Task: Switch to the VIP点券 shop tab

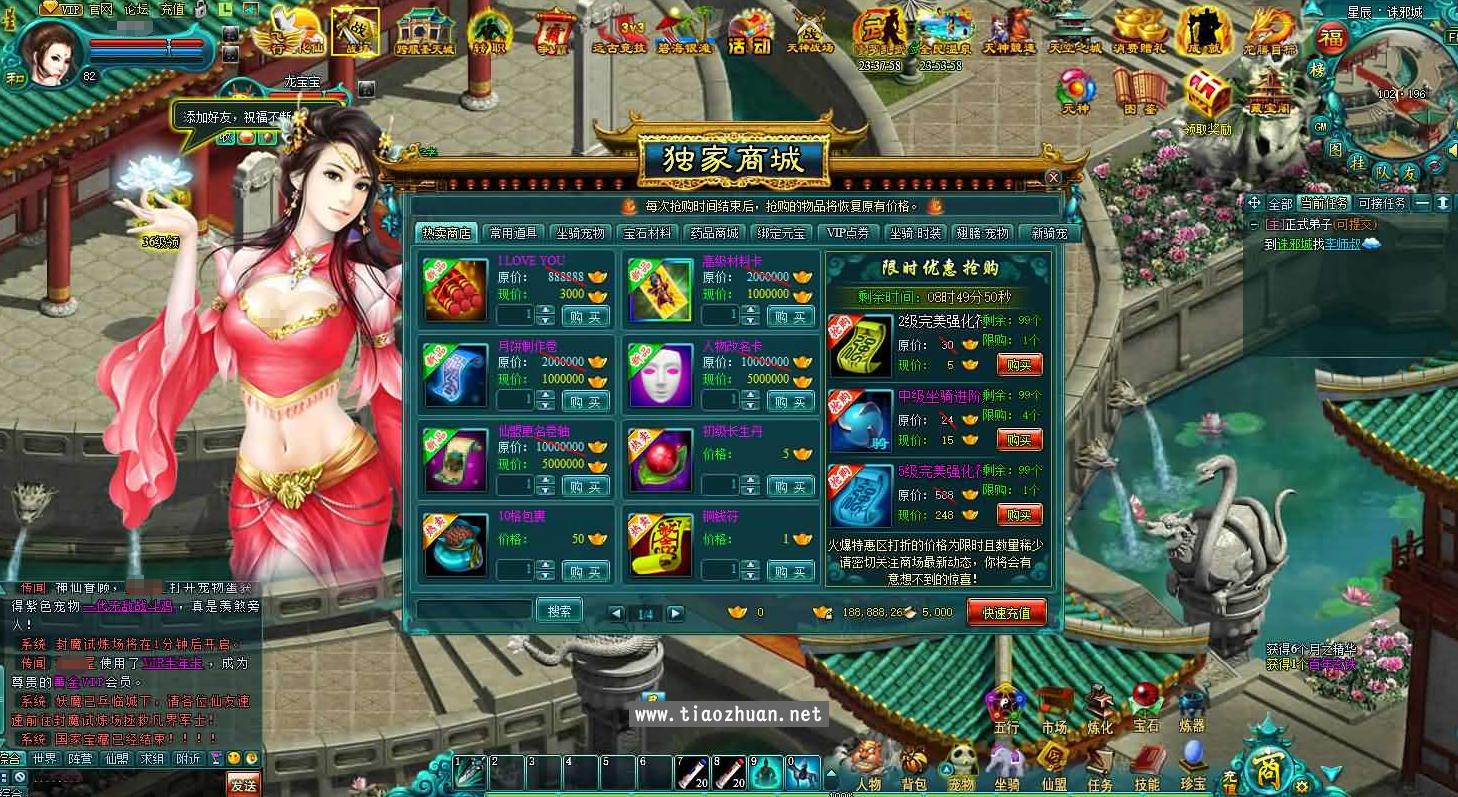Action: 847,231
